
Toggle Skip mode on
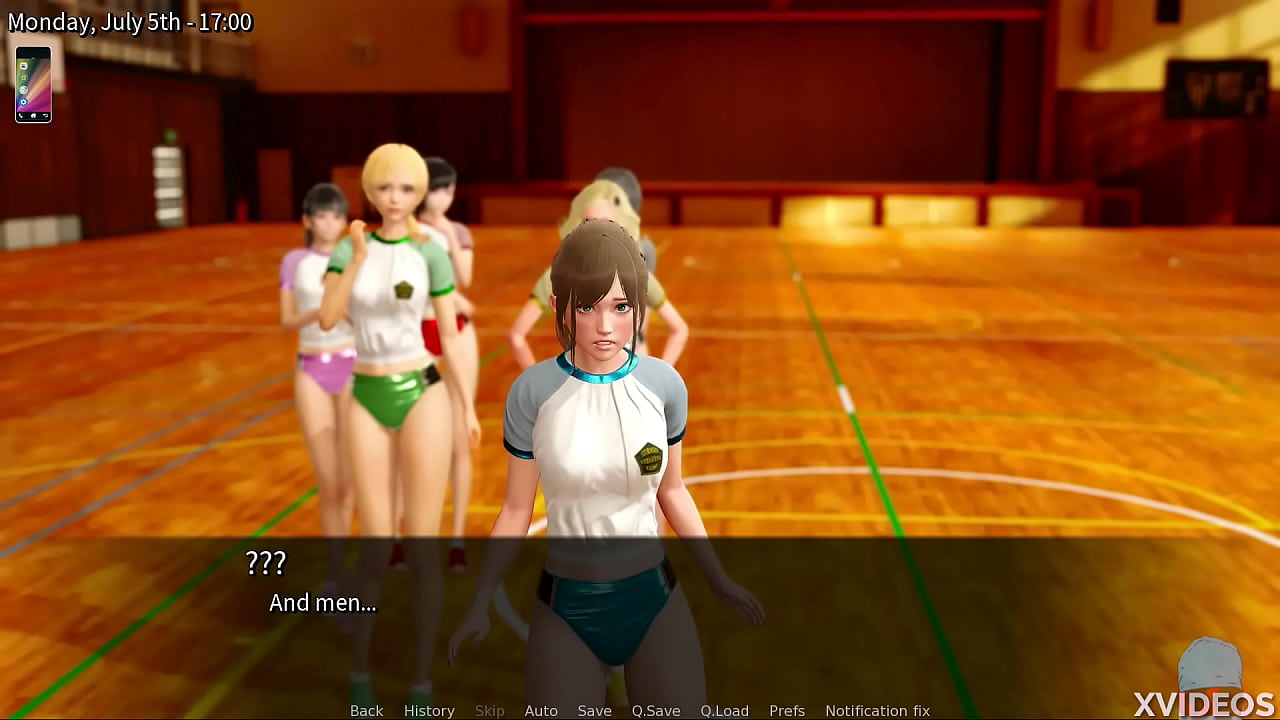[x=490, y=710]
